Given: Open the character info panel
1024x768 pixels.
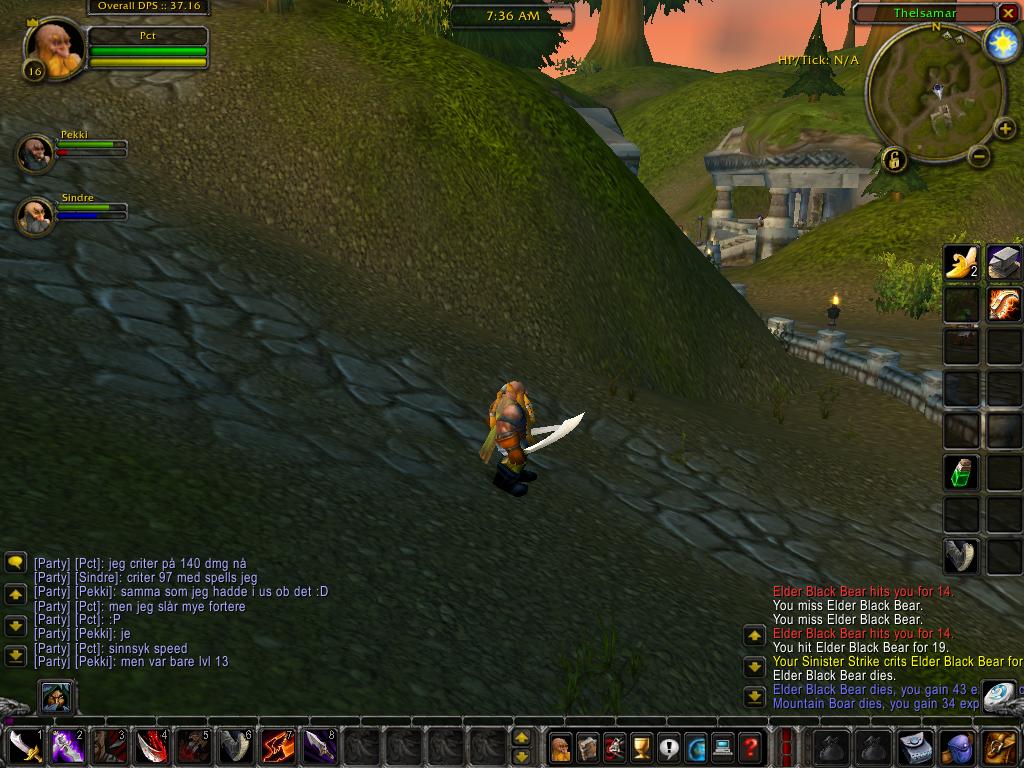Looking at the screenshot, I should [x=560, y=747].
